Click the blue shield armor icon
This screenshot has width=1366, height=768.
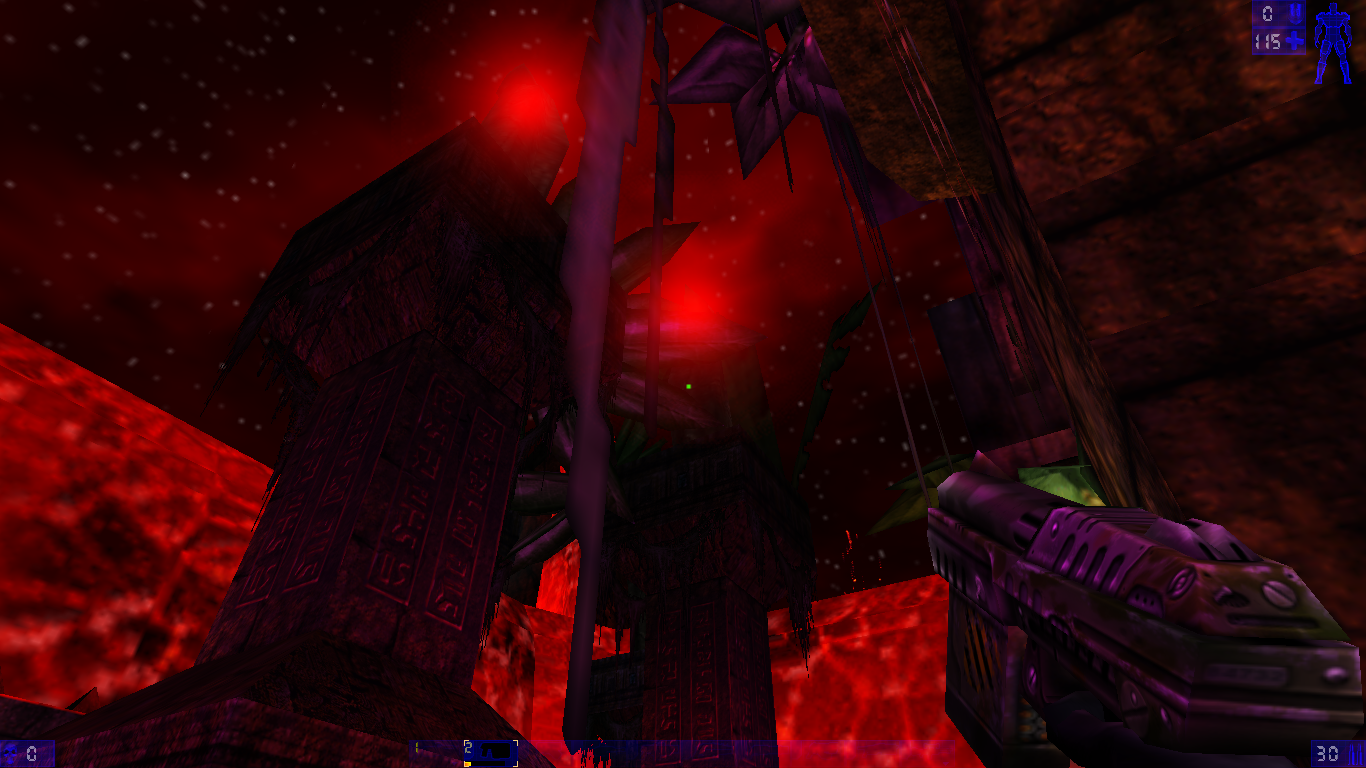pos(1296,14)
